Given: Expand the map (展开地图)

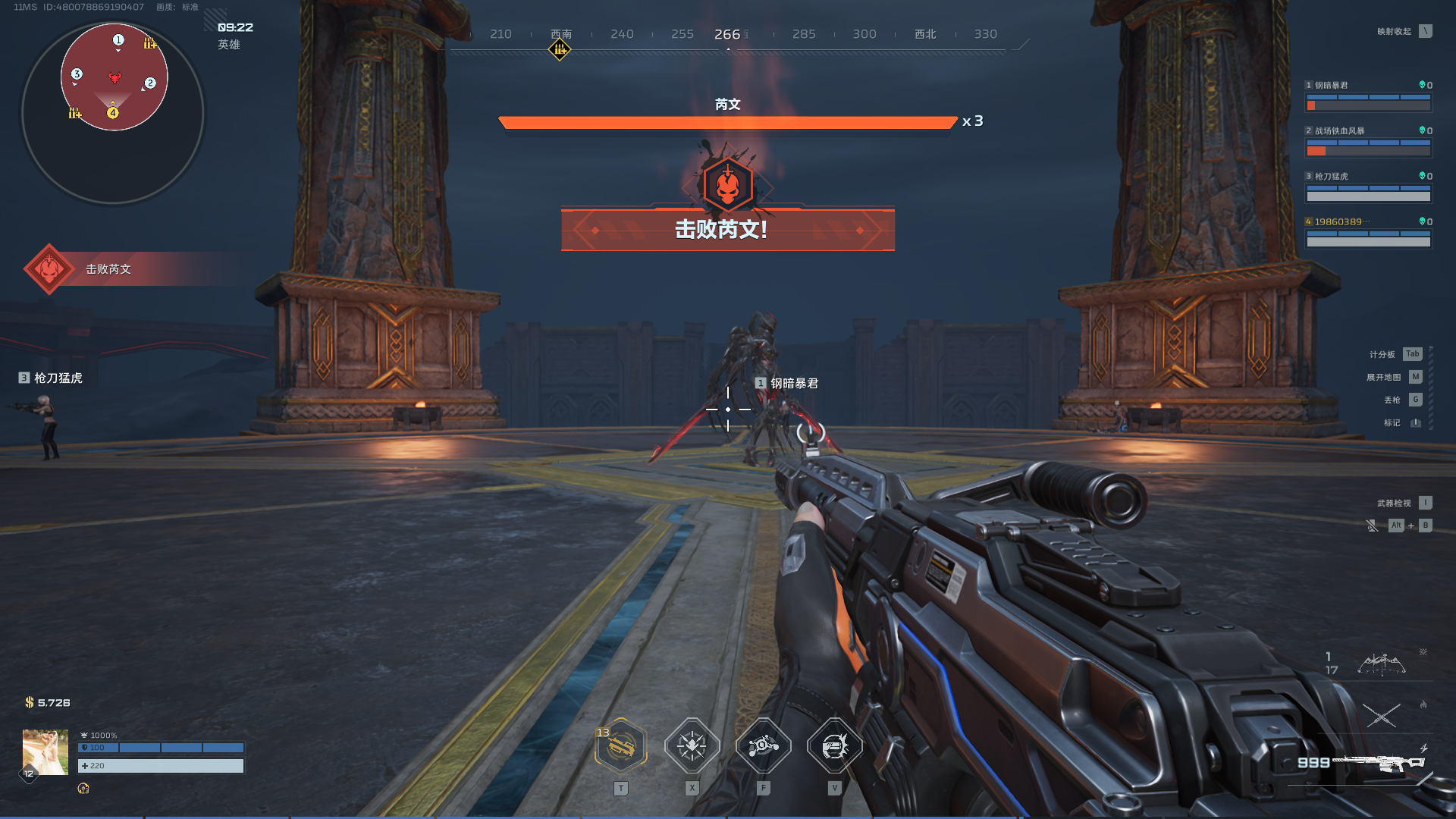Looking at the screenshot, I should 1415,377.
